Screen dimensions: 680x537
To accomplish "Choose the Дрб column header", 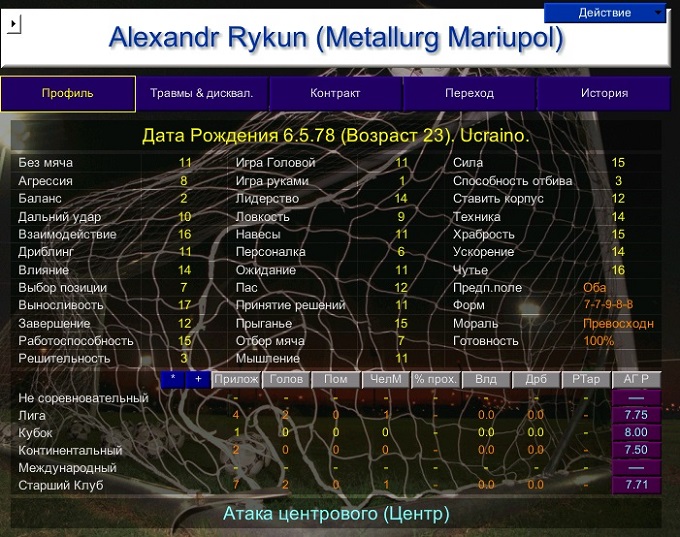I will click(x=536, y=379).
